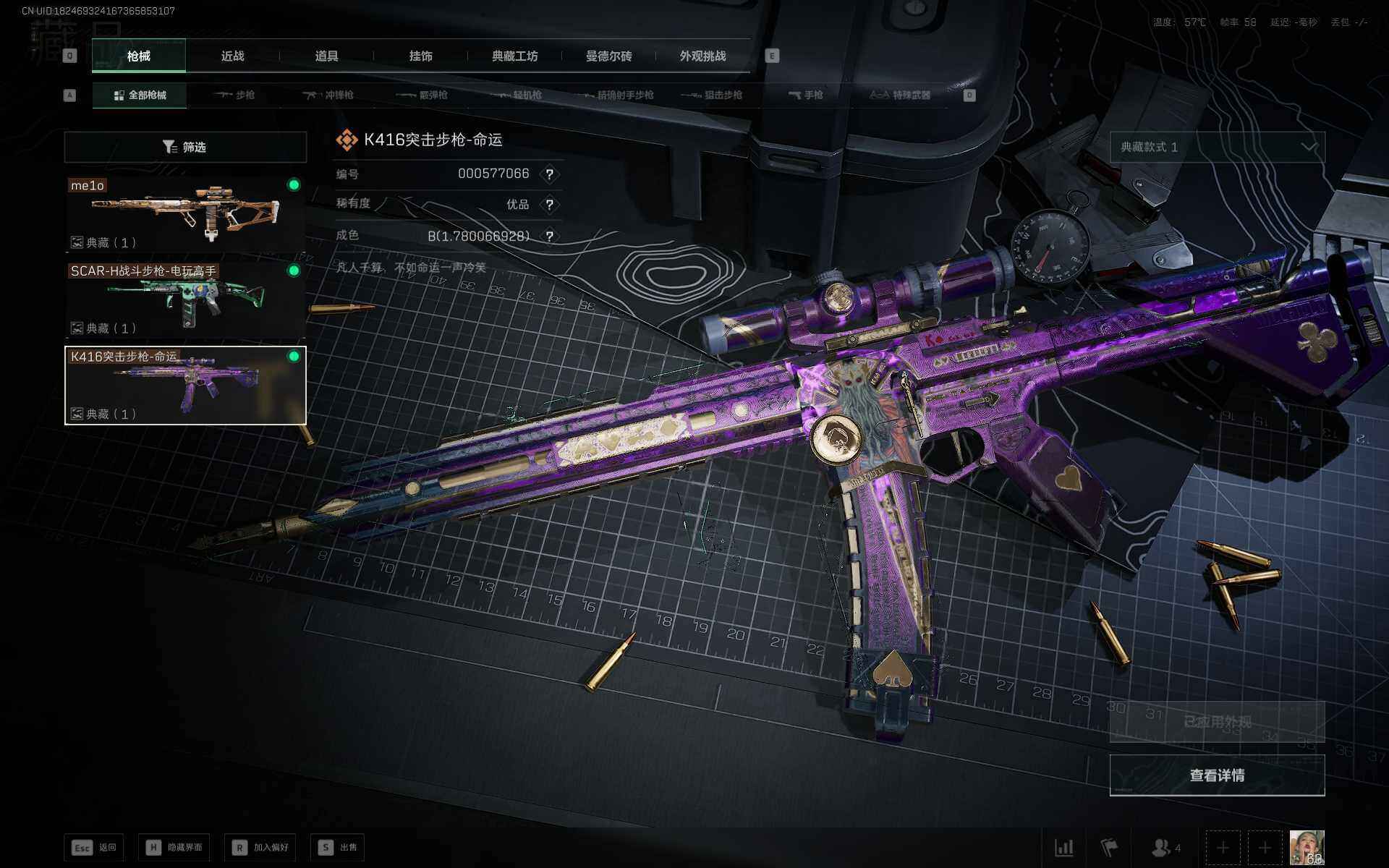
Task: Select the K416突击步枪-命运 skin entry
Action: pos(185,385)
